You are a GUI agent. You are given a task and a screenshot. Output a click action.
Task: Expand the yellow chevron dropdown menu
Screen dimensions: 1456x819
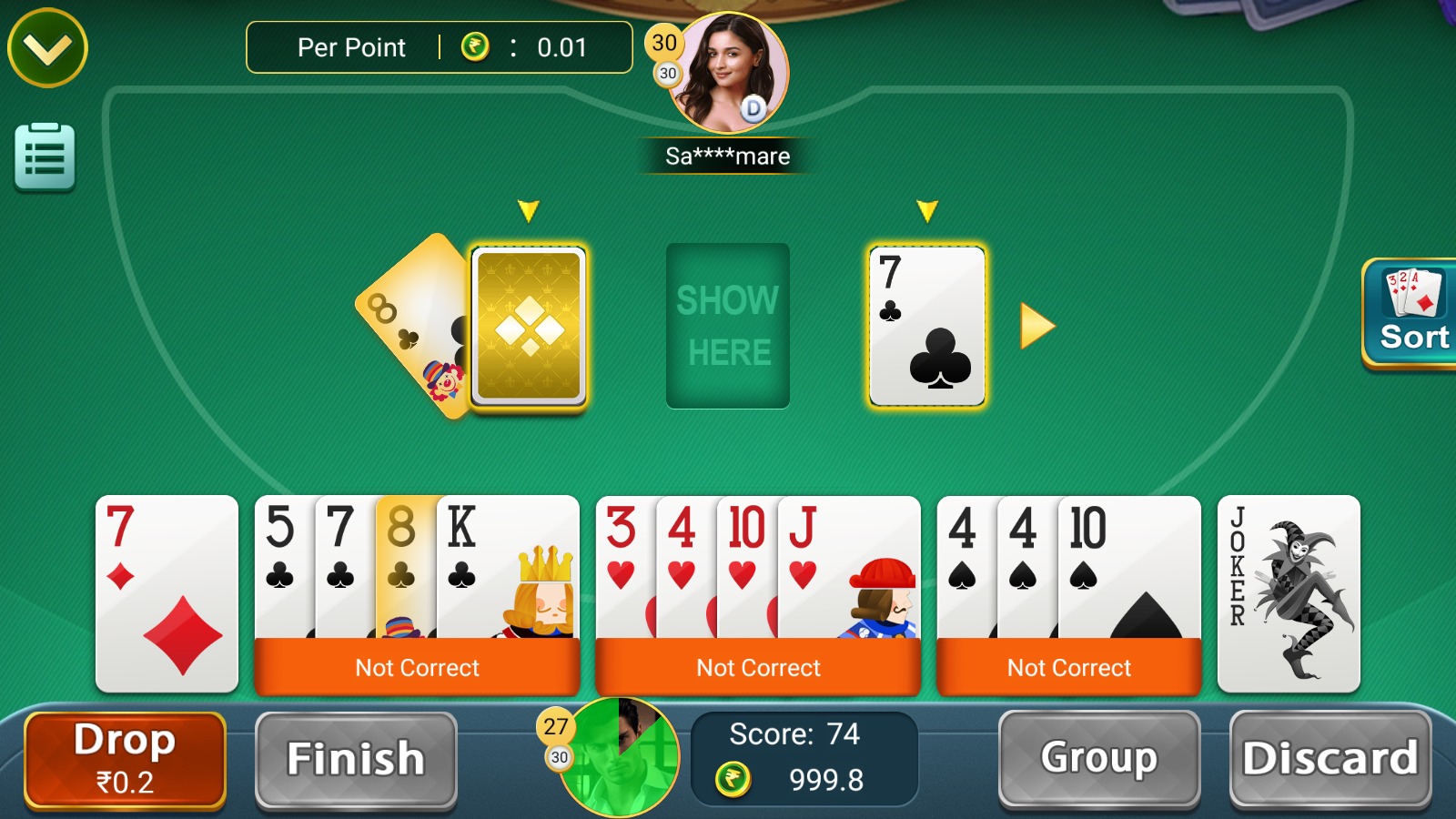tap(47, 48)
